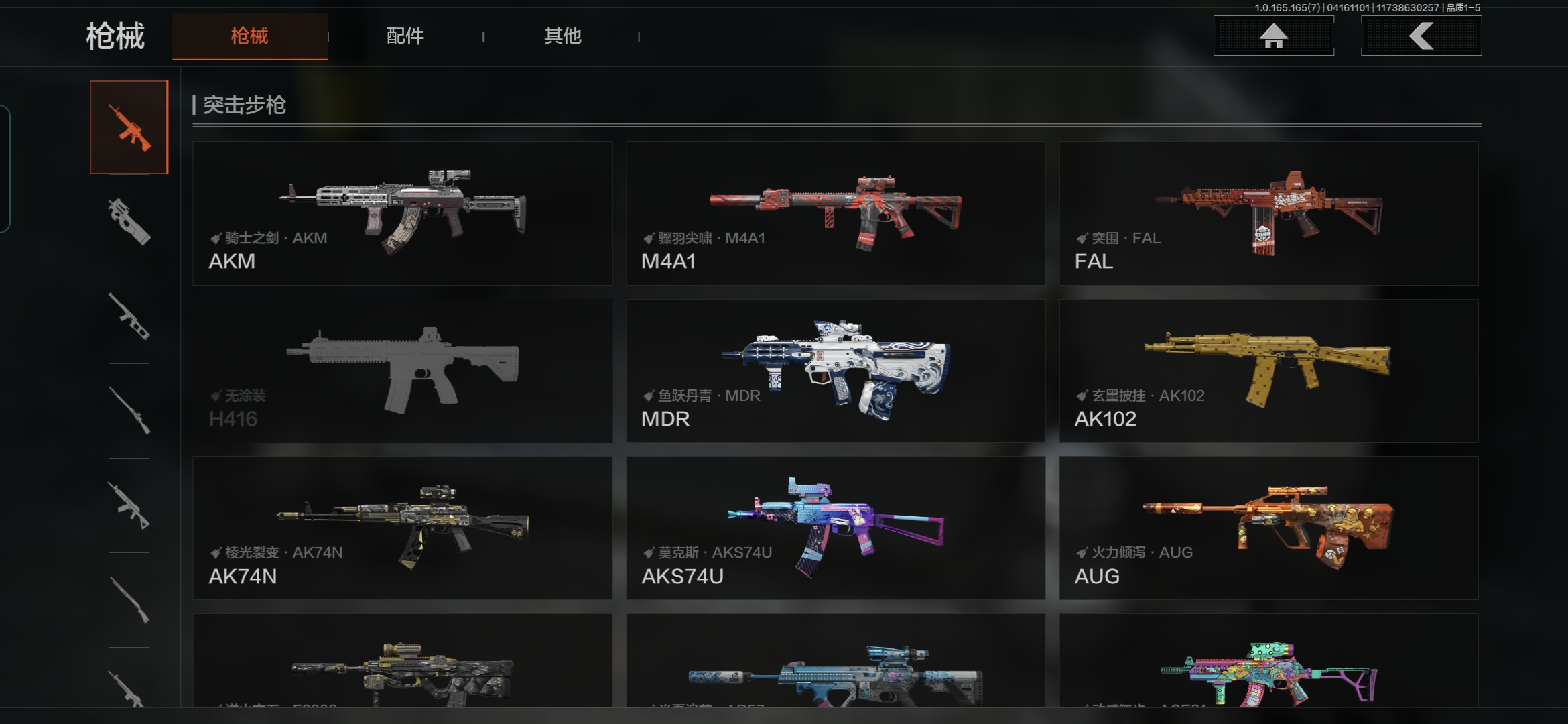Open the AK74N weapon tile
This screenshot has height=724, width=1568.
(402, 528)
